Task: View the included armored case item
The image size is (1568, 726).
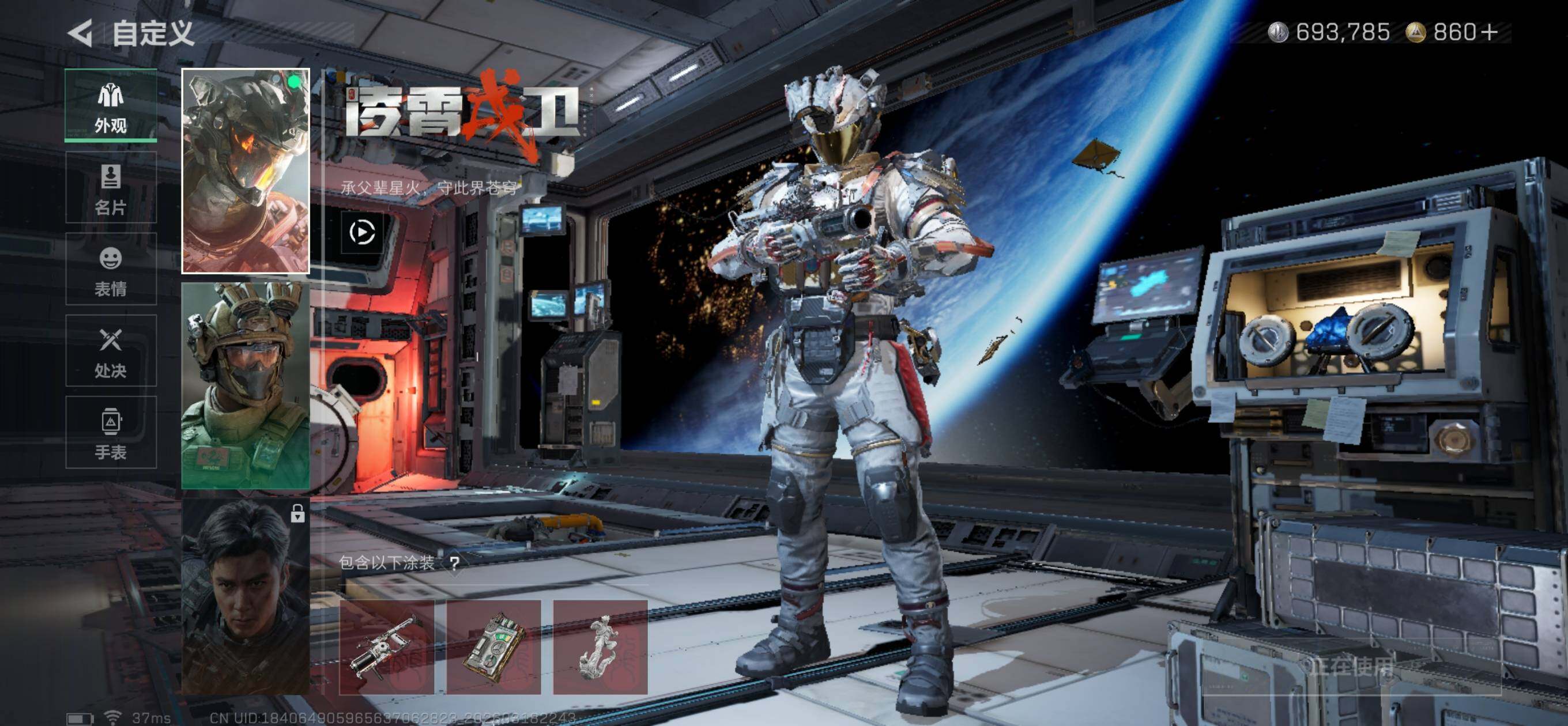Action: tap(493, 647)
